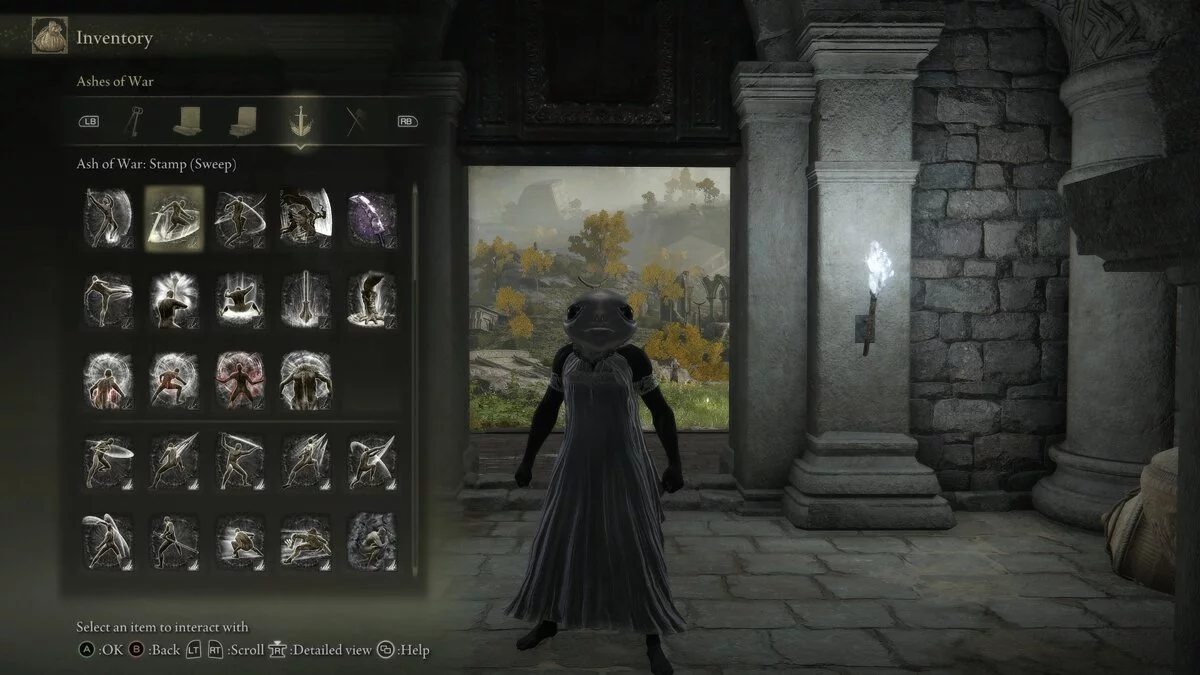
Task: Click the inventory list scrollbar
Action: pyautogui.click(x=415, y=300)
